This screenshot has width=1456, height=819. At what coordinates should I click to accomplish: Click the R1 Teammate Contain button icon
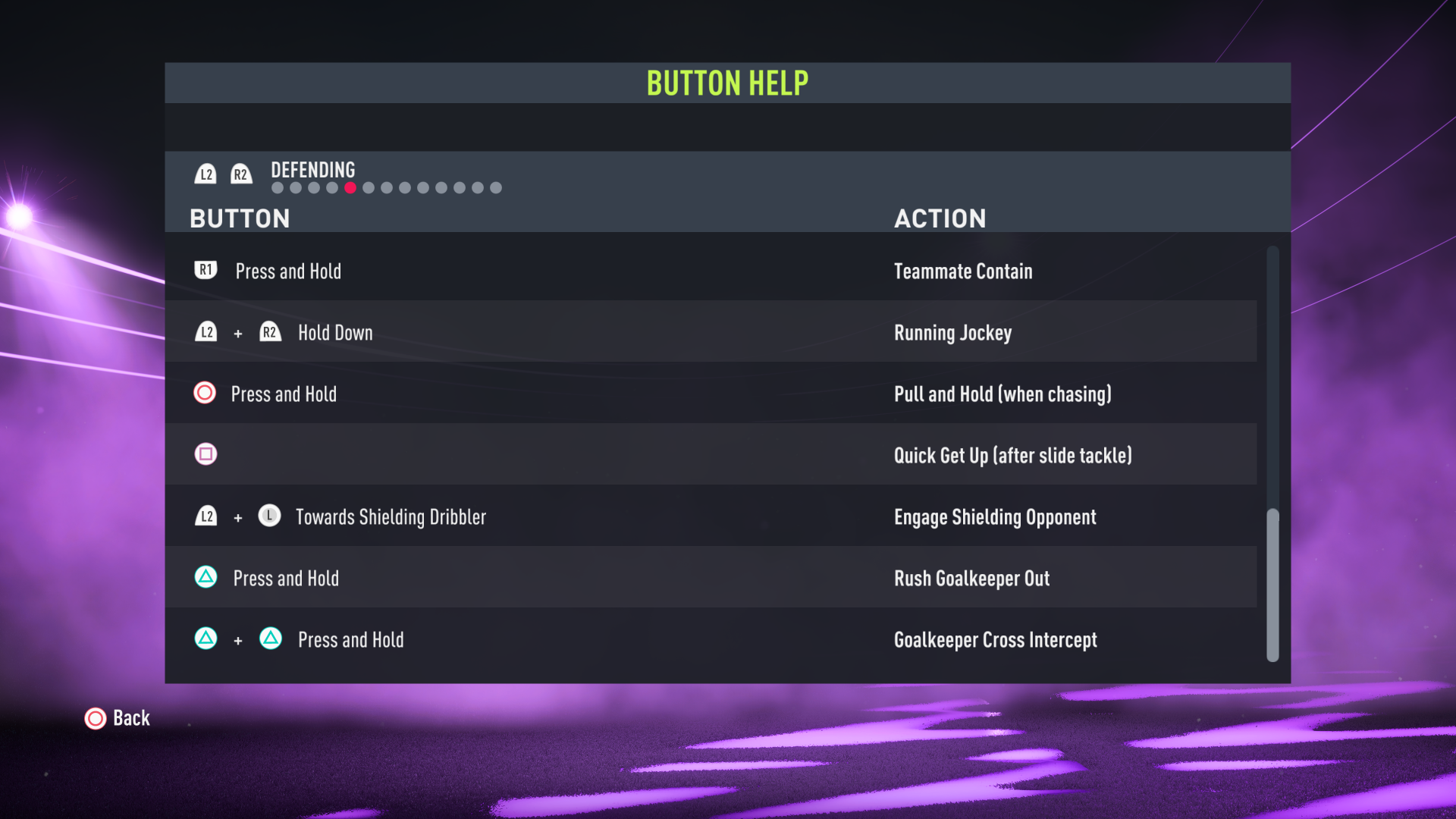tap(205, 271)
